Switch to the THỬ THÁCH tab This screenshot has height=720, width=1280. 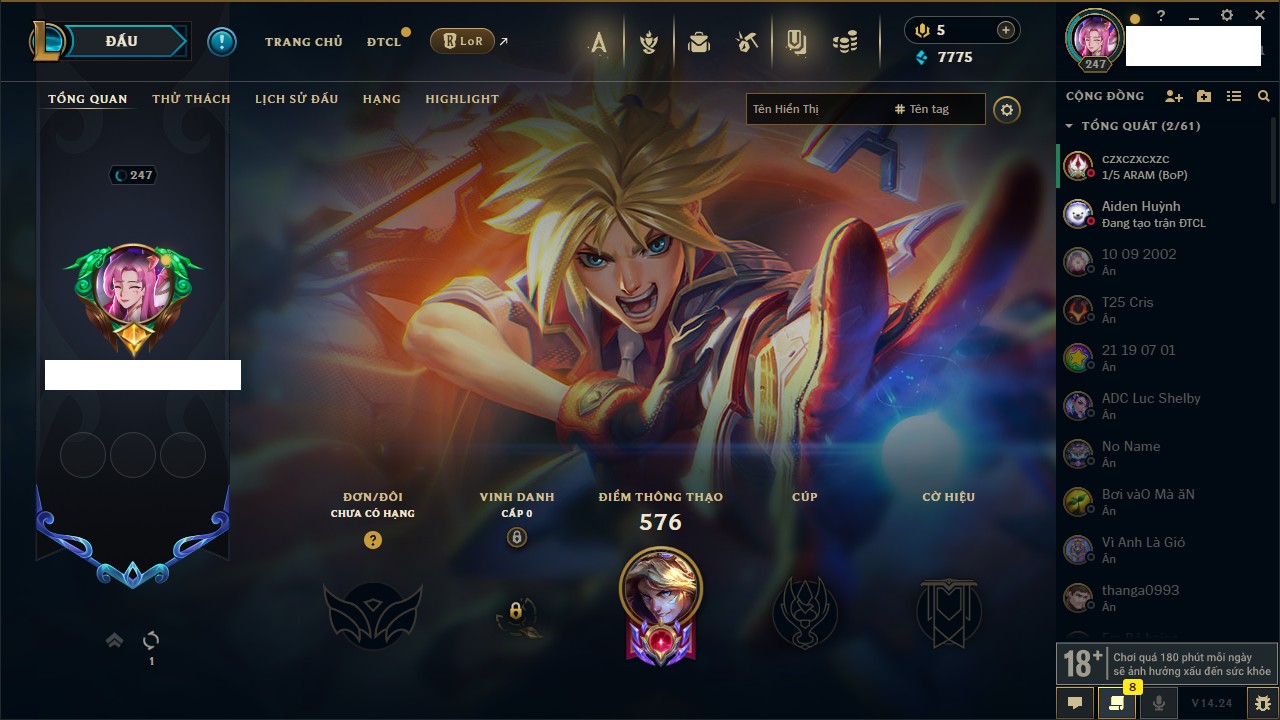(191, 99)
